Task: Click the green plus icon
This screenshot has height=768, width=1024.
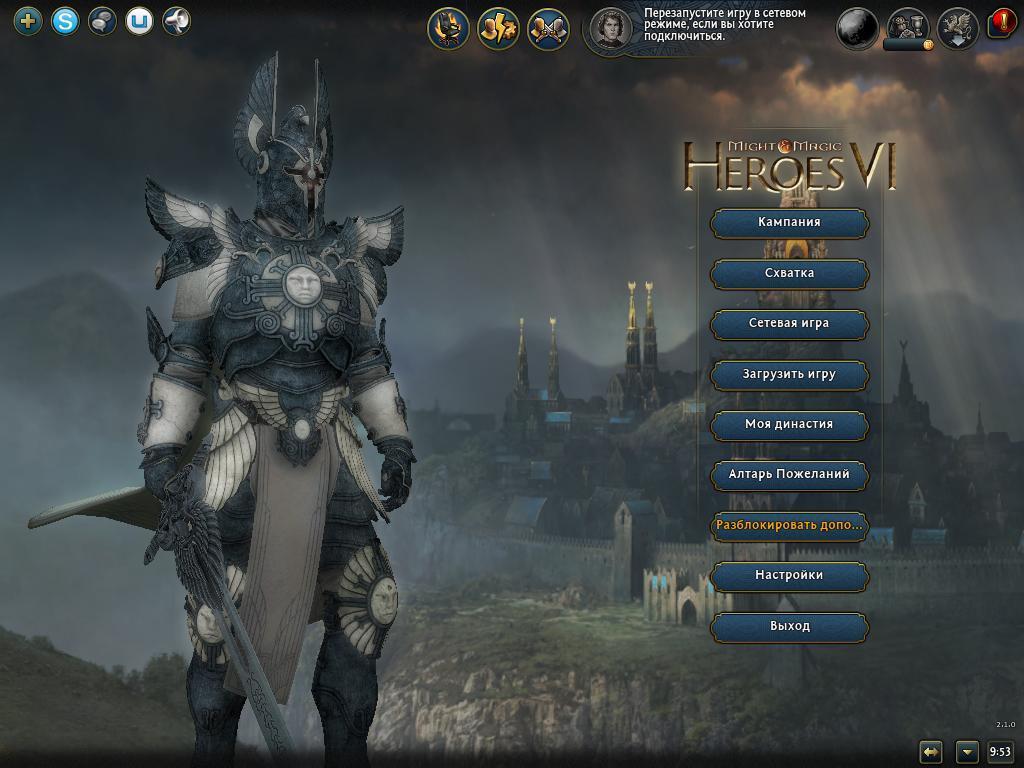Action: 28,20
